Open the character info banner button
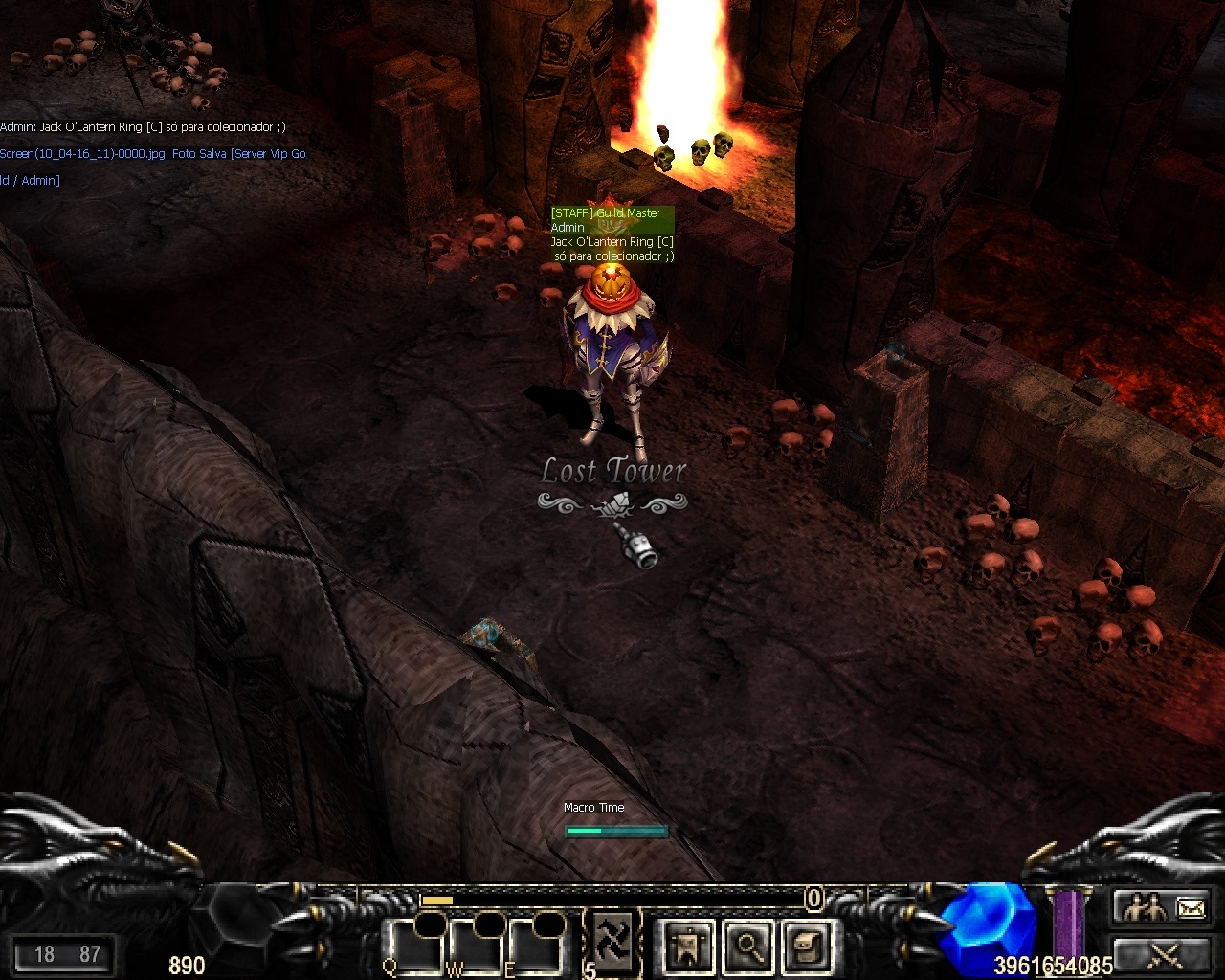The height and width of the screenshot is (980, 1225). 688,947
